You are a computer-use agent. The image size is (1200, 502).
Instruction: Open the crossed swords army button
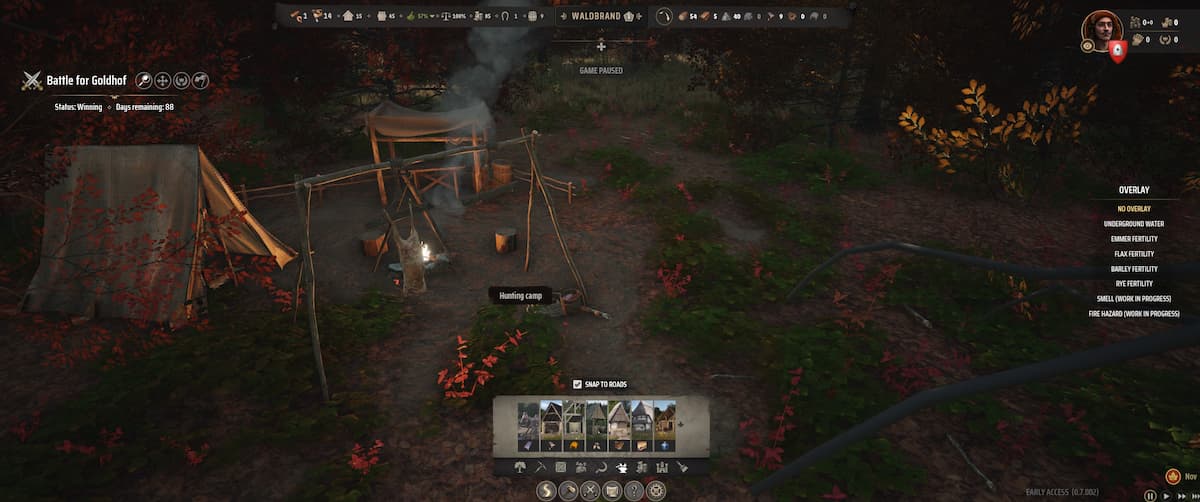[590, 490]
